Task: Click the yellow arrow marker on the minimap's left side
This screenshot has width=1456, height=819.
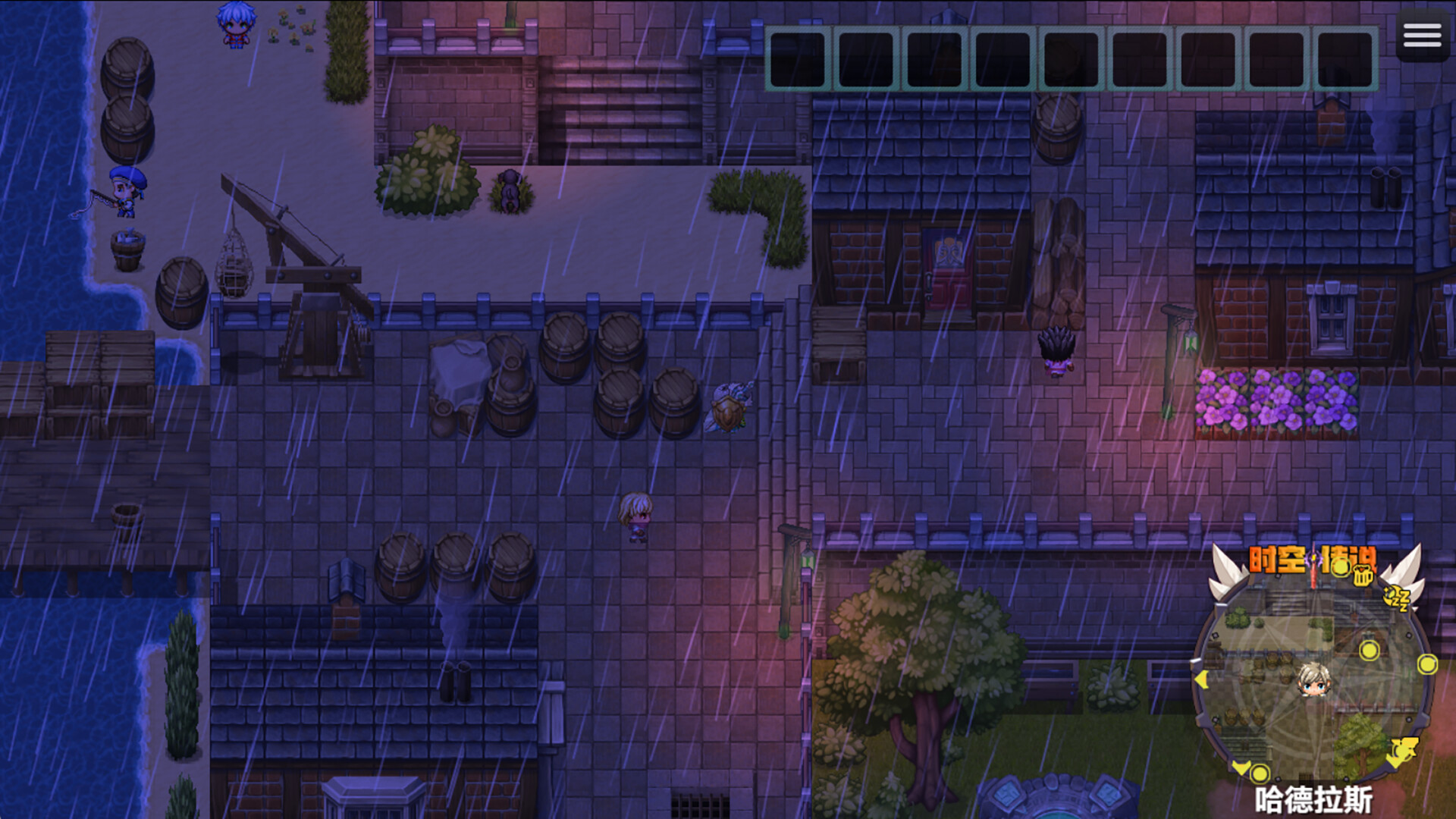Action: click(x=1241, y=768)
